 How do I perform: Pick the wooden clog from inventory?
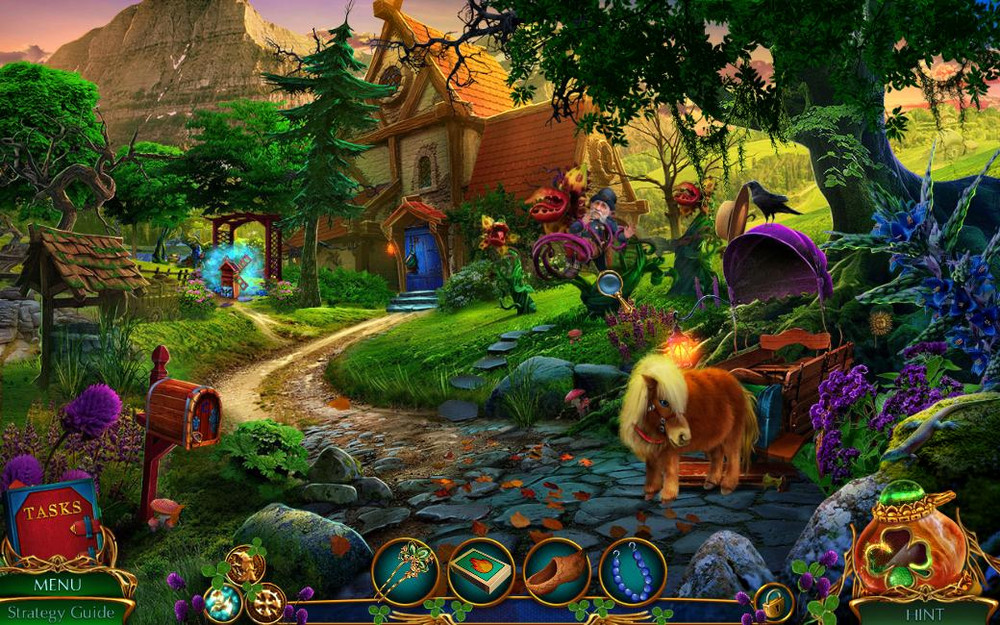pyautogui.click(x=557, y=572)
